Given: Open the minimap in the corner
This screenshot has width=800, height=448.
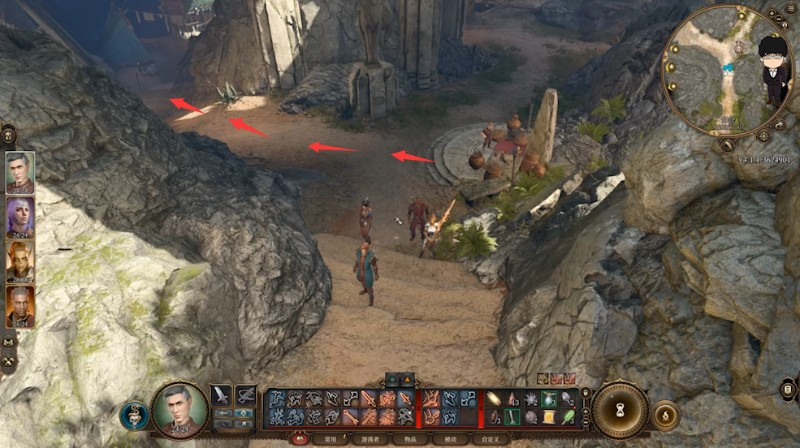Looking at the screenshot, I should pyautogui.click(x=718, y=70).
